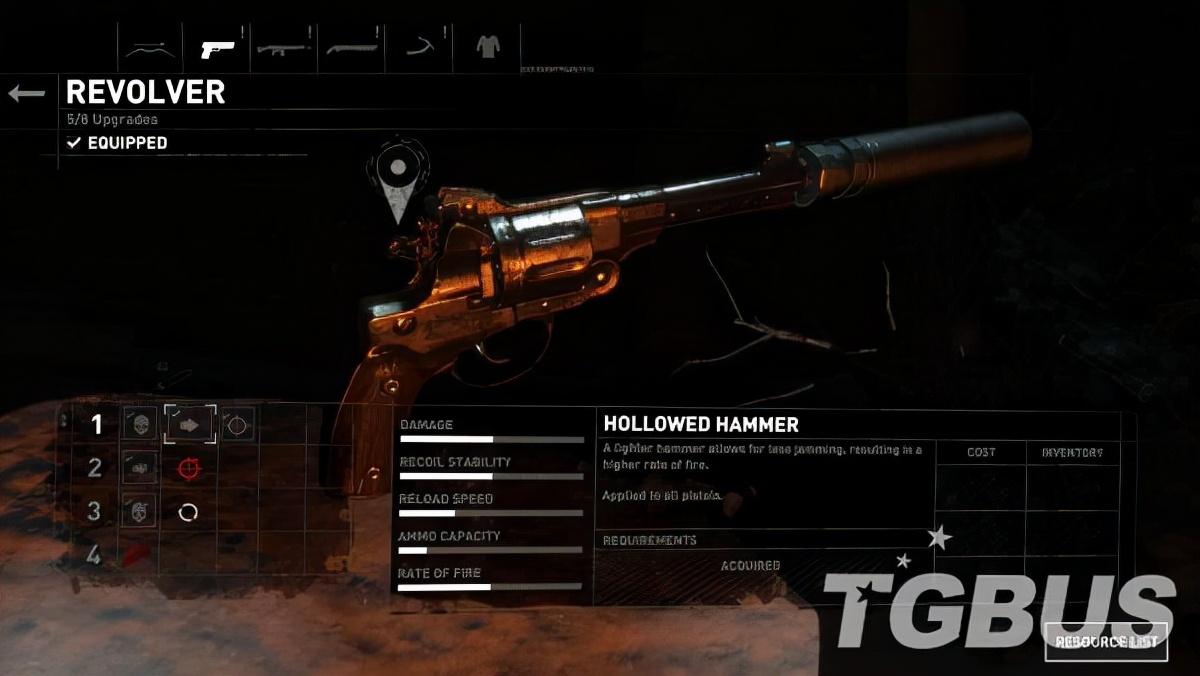Select the acquired upgrade icon in tier 3

pos(140,511)
